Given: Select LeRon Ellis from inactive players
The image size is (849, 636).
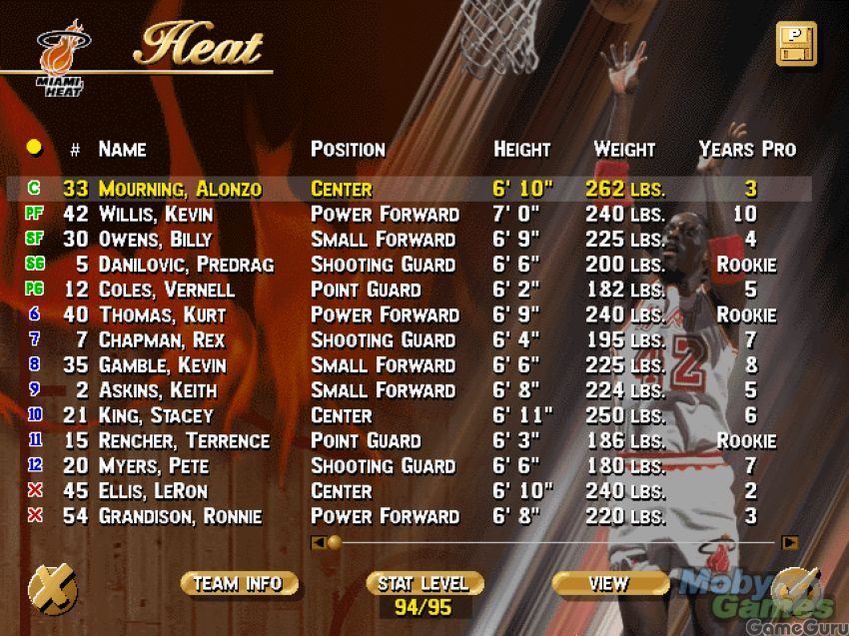Looking at the screenshot, I should pyautogui.click(x=153, y=491).
